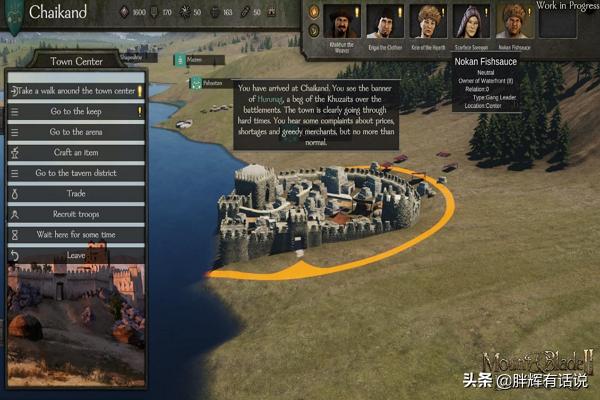The image size is (600, 400).
Task: Choose Go to the keep
Action: (76, 112)
